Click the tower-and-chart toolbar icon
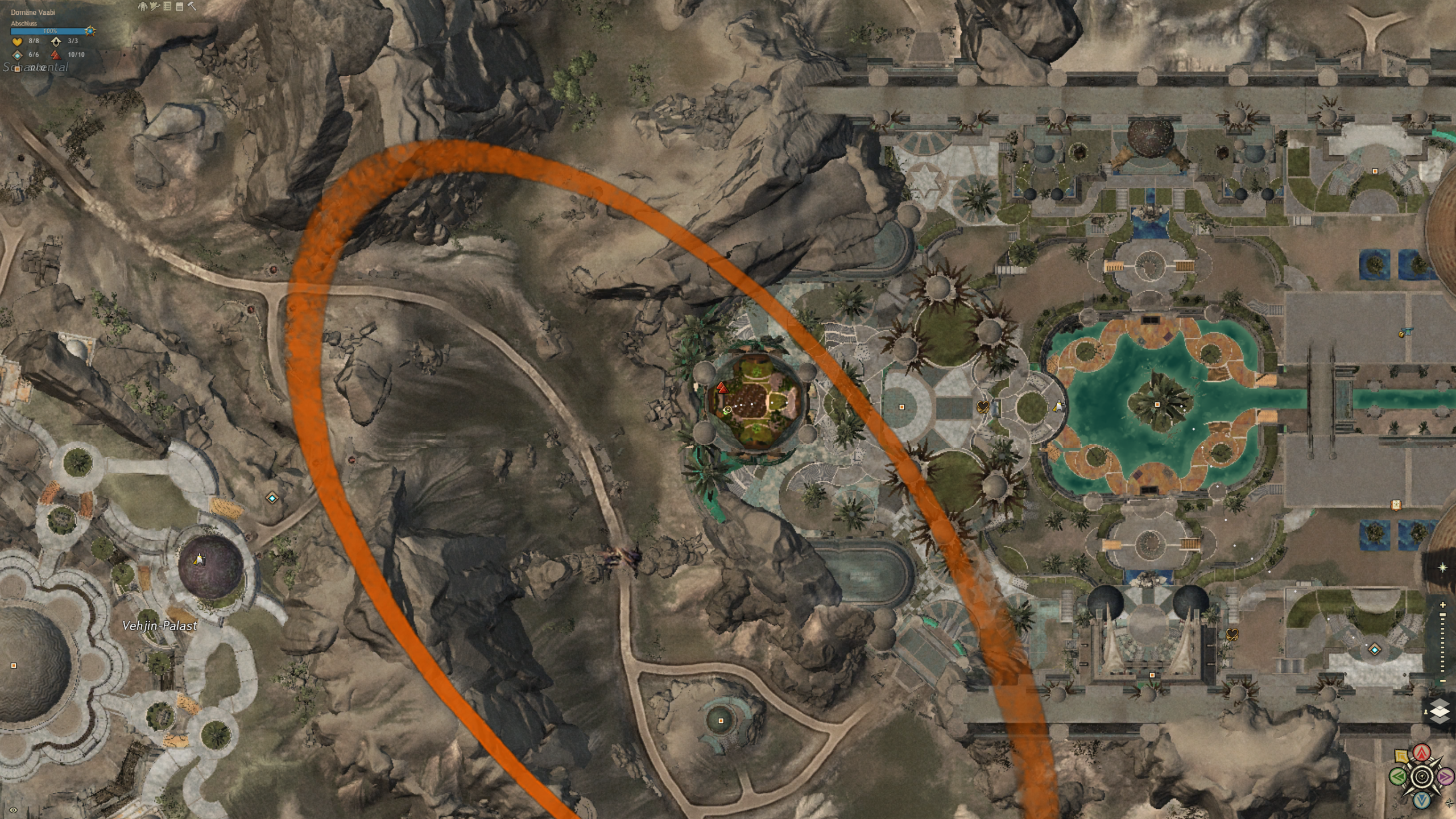Viewport: 1456px width, 819px height. click(155, 6)
